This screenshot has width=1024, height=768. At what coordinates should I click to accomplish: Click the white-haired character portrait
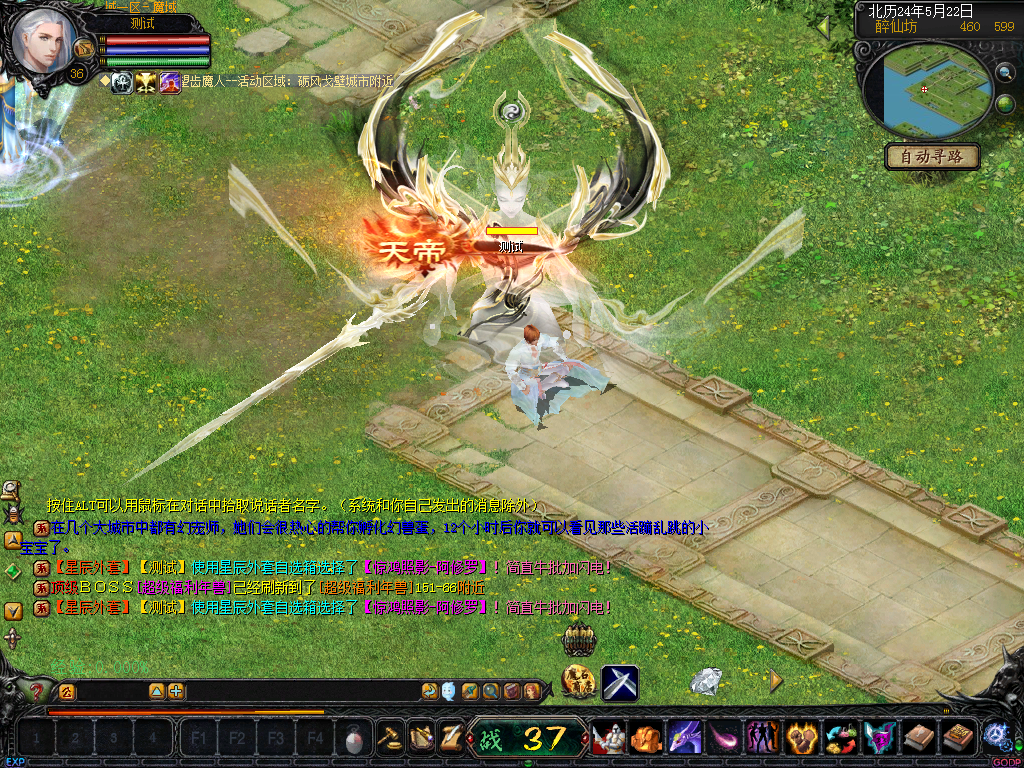click(44, 39)
